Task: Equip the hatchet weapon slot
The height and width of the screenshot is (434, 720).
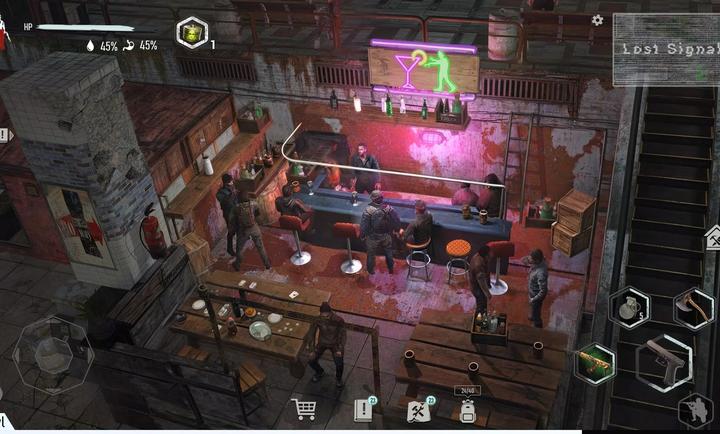Action: [x=693, y=307]
